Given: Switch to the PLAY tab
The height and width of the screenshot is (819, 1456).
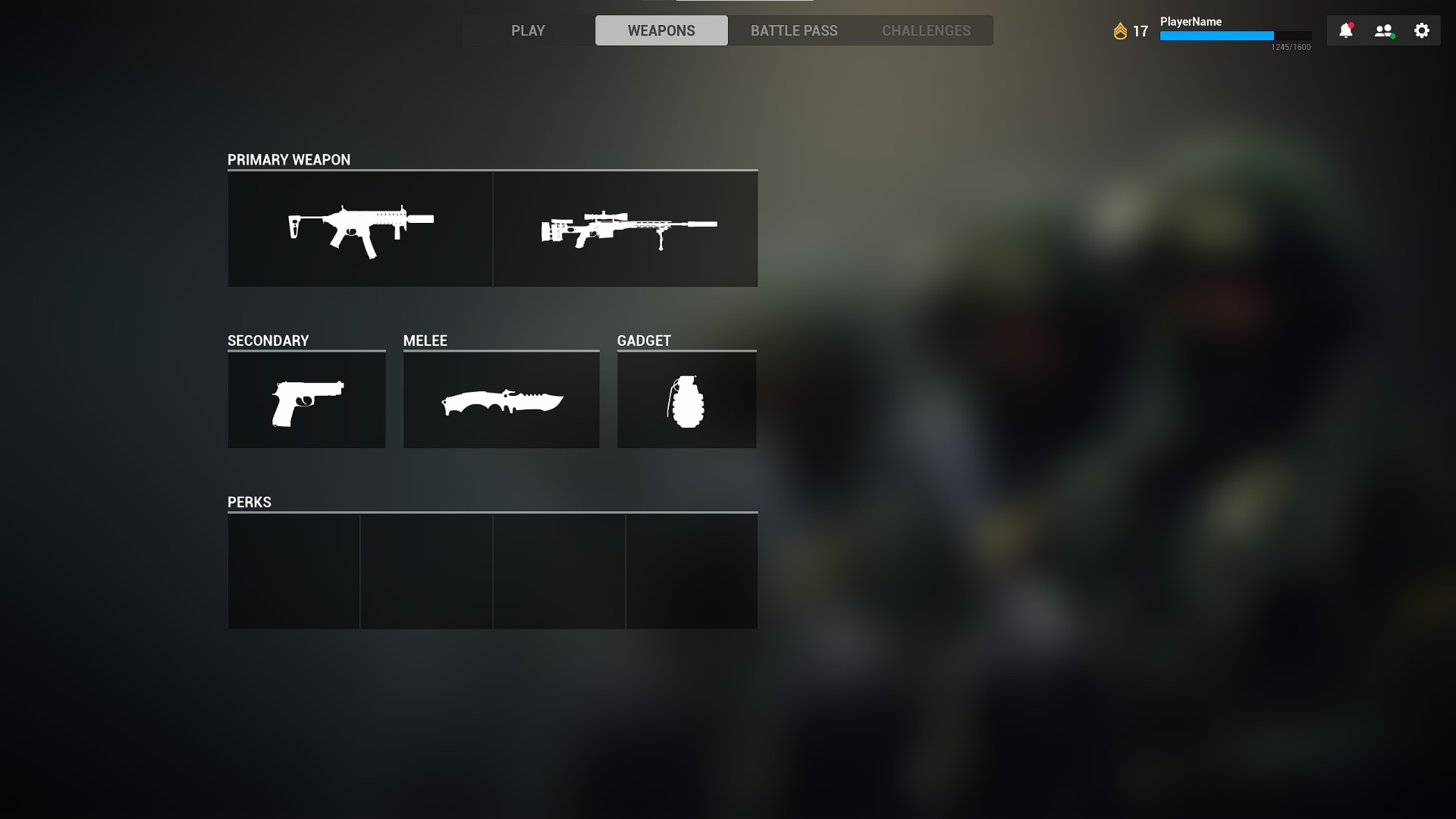Looking at the screenshot, I should pos(529,30).
